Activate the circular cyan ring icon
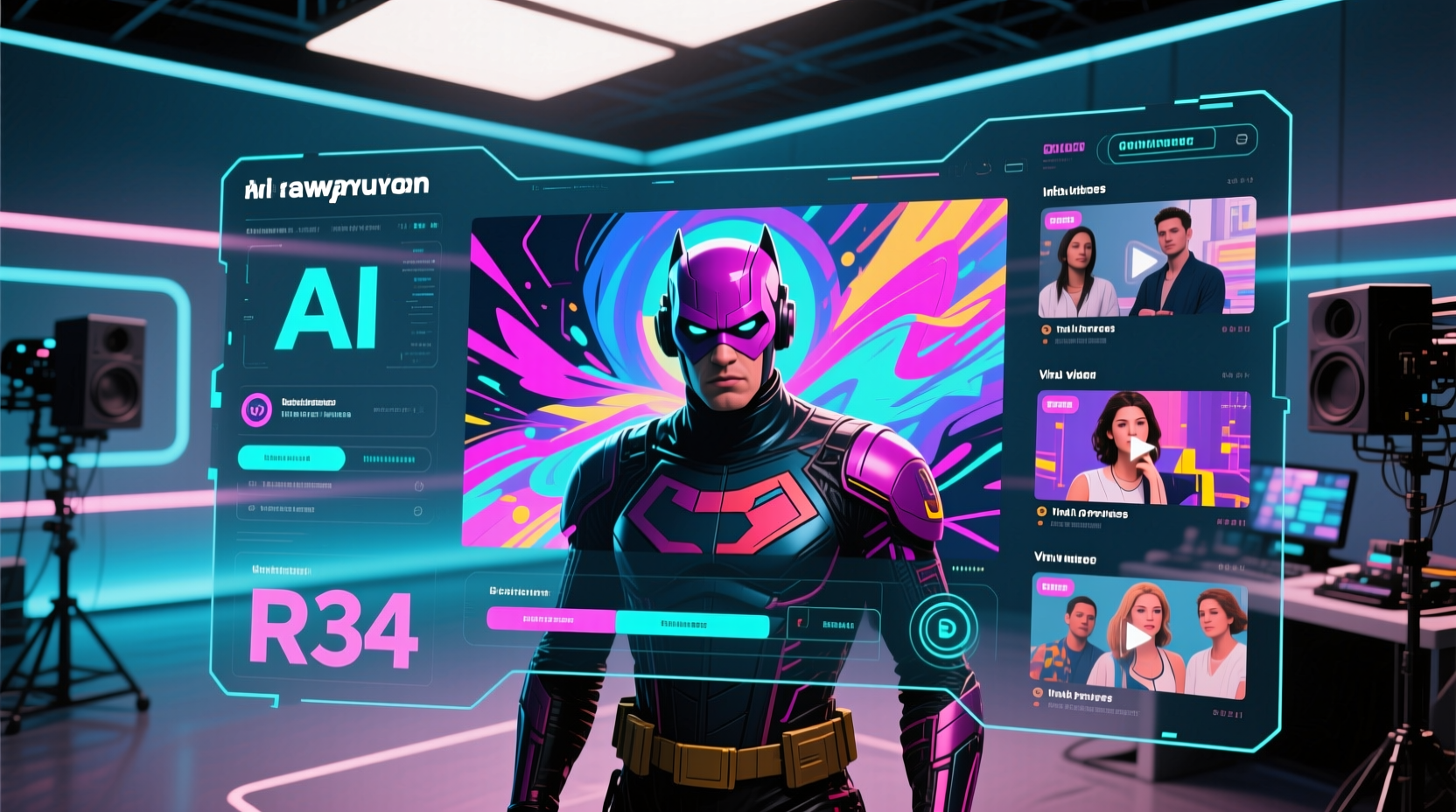 944,628
